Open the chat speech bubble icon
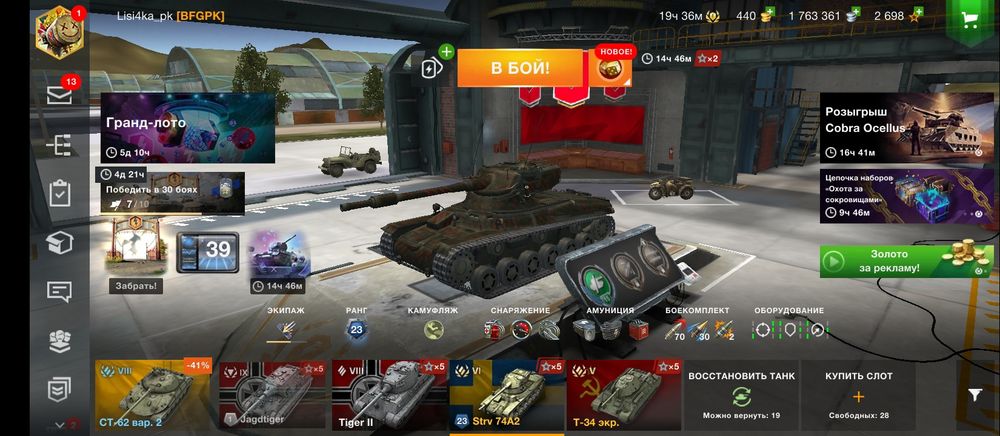The height and width of the screenshot is (436, 1000). pyautogui.click(x=60, y=292)
